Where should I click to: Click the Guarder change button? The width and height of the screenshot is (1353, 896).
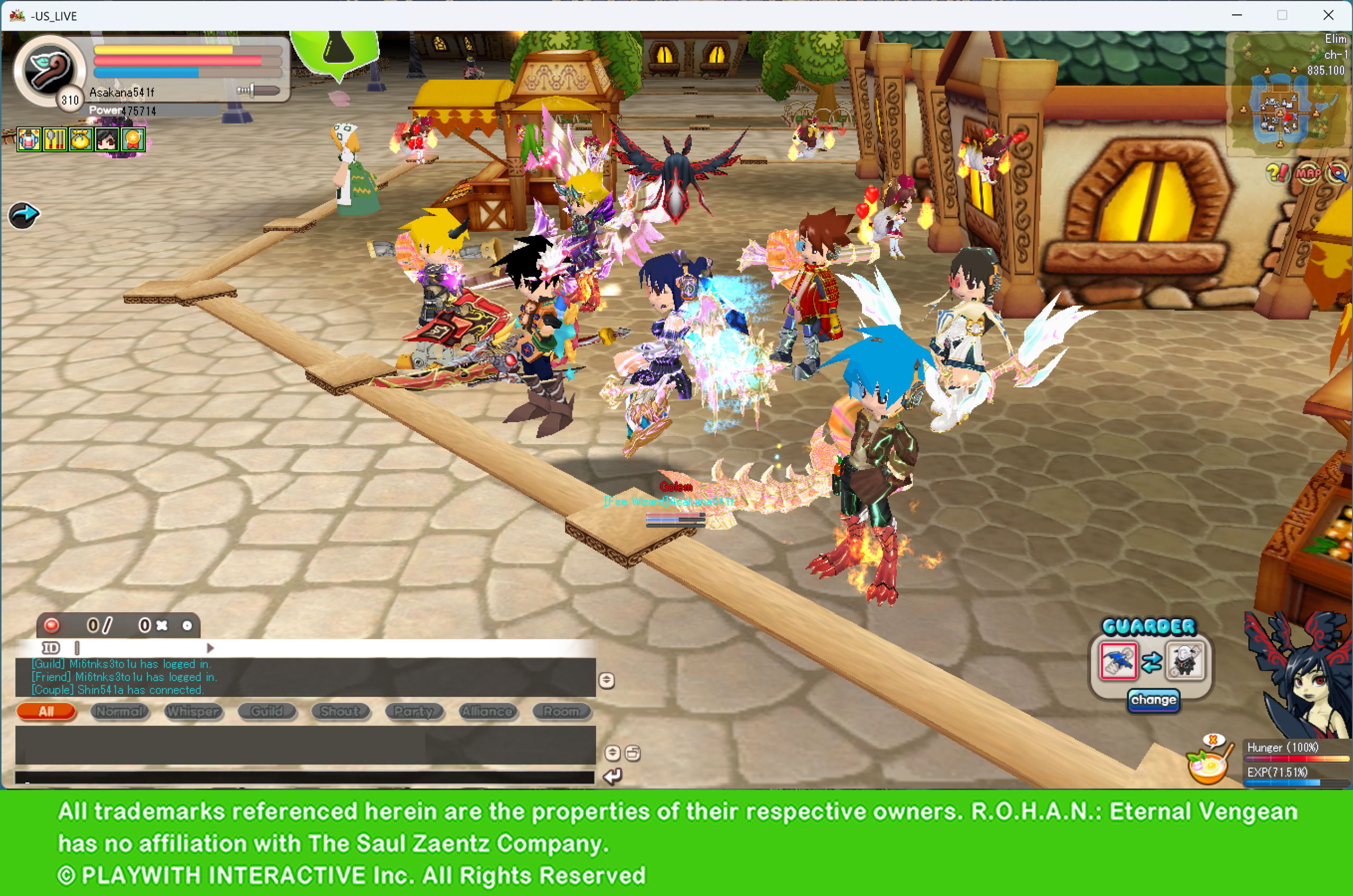coord(1153,700)
